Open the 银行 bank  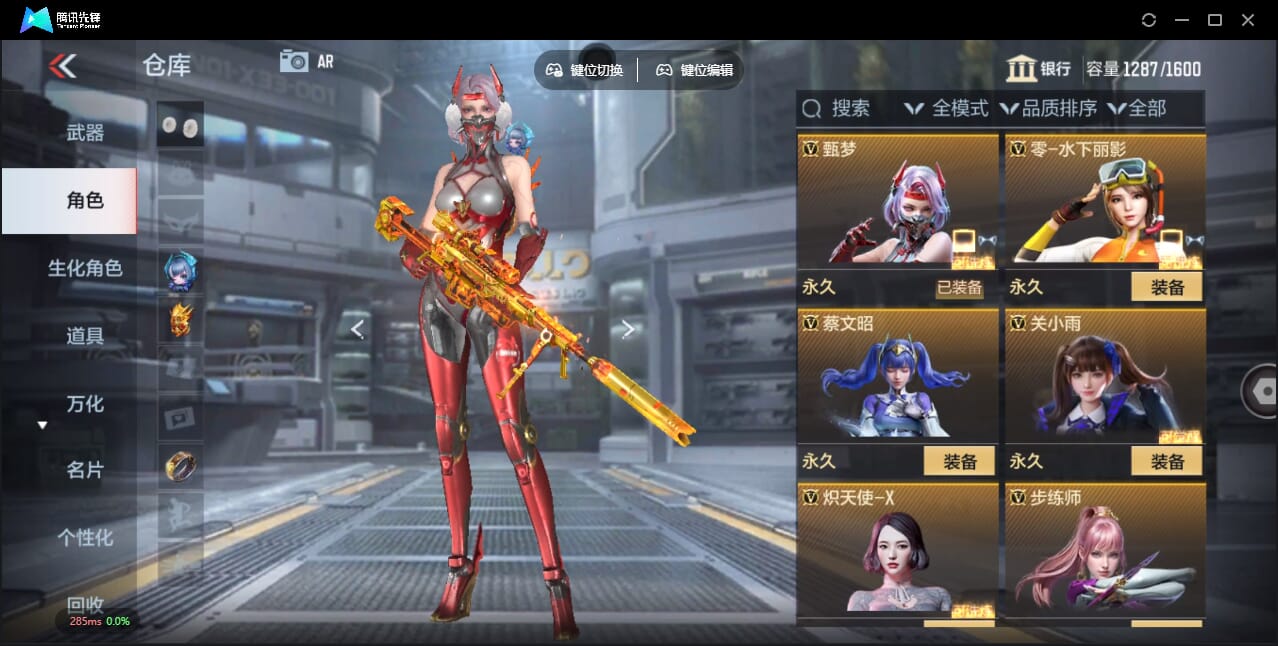tap(1039, 69)
